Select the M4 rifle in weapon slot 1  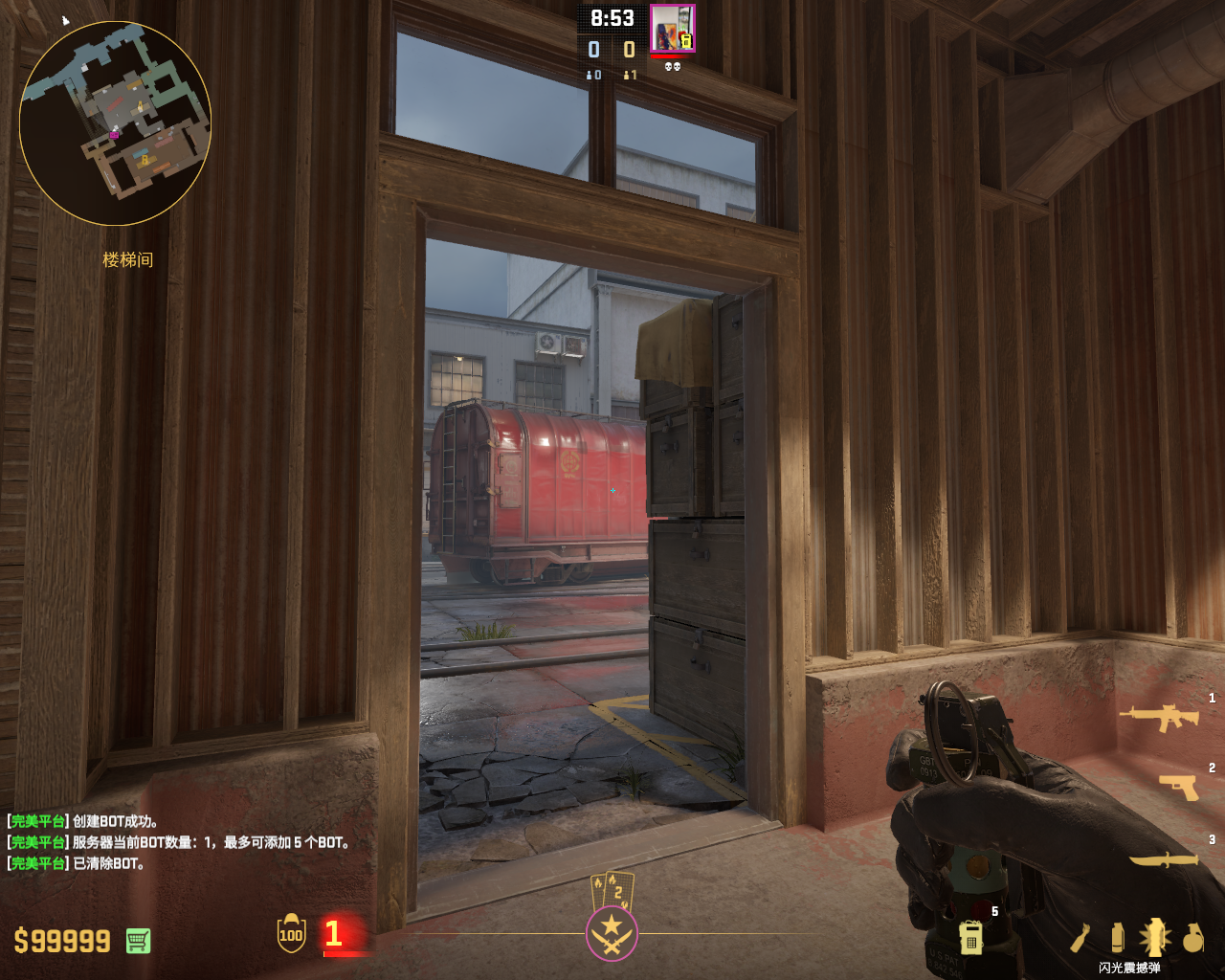1159,716
